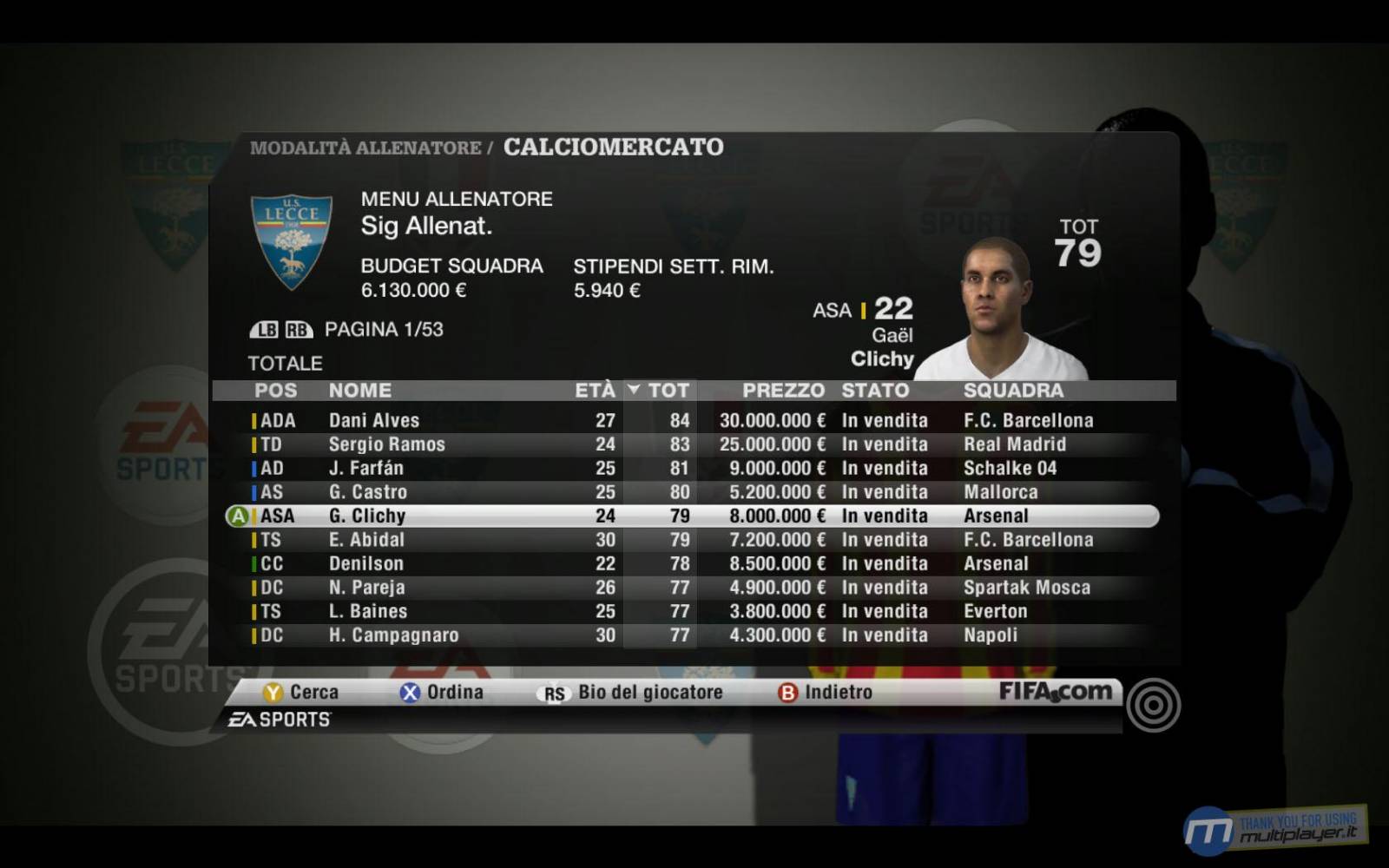Viewport: 1389px width, 868px height.
Task: Click the SQUADRA column header
Action: 1013,391
